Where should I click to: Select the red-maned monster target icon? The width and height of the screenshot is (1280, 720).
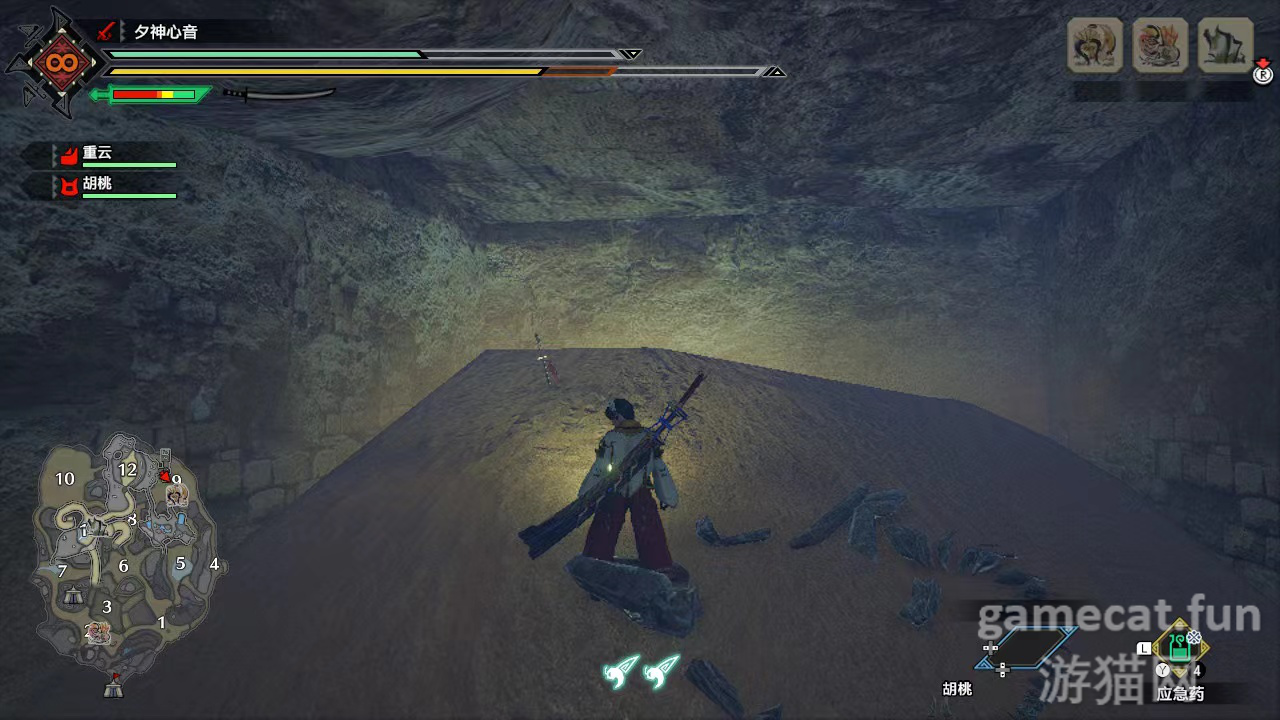[1160, 45]
